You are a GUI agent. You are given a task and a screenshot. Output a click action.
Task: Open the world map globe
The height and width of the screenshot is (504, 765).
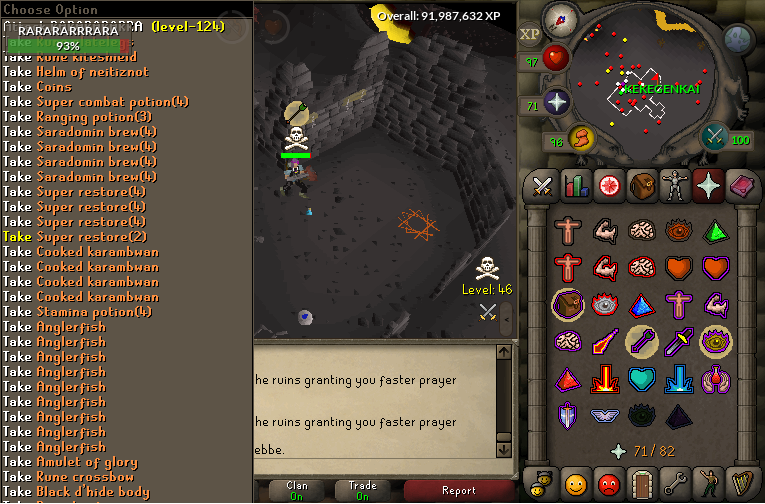tap(738, 40)
